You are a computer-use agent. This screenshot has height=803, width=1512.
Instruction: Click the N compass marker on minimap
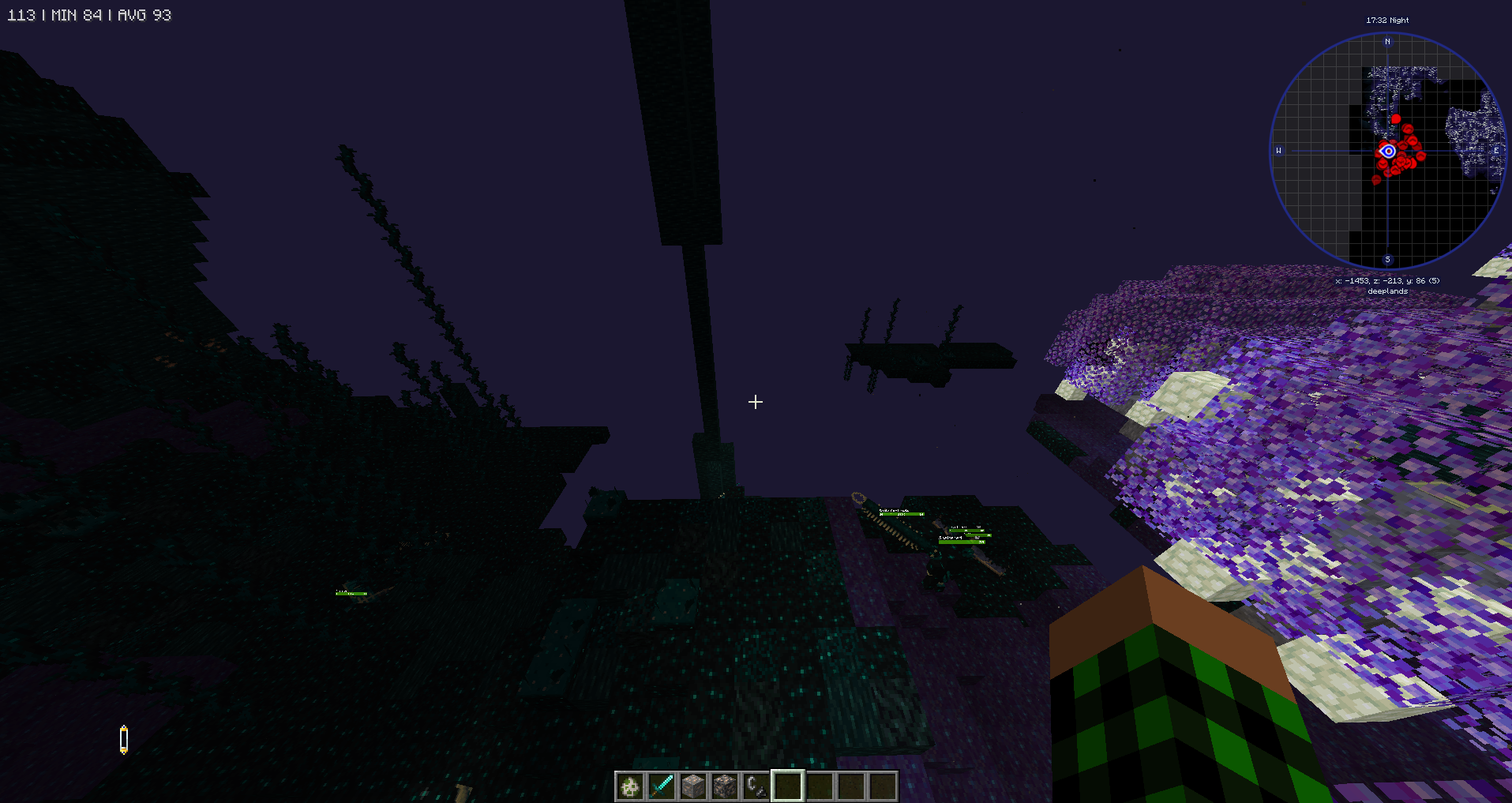(x=1387, y=41)
